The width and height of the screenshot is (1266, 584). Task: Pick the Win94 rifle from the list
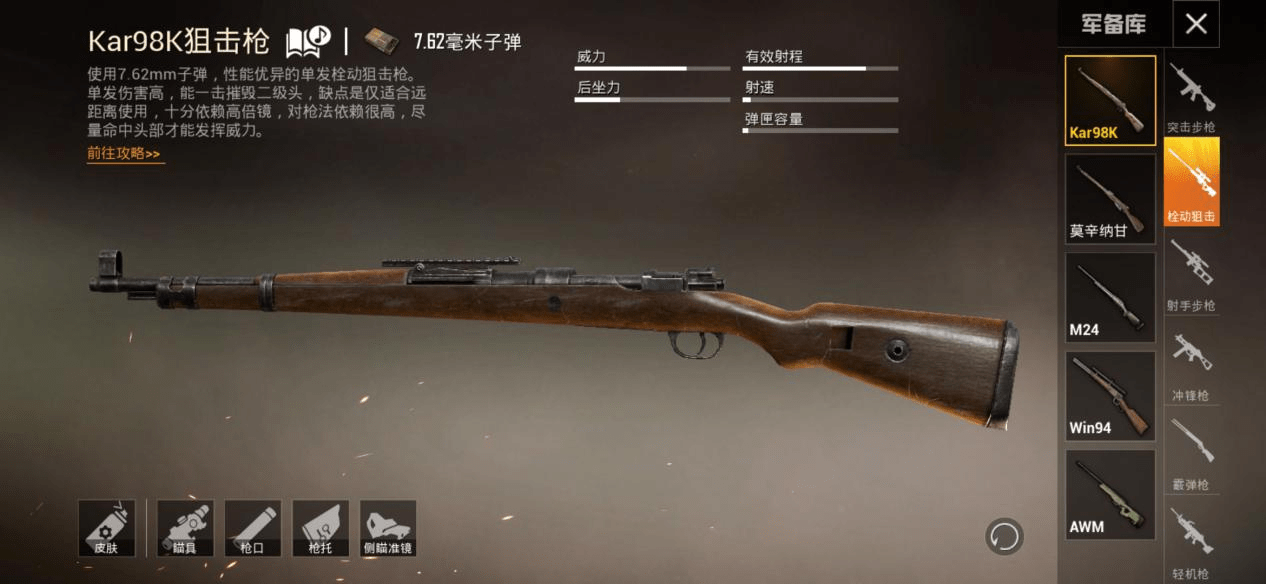pos(1110,395)
